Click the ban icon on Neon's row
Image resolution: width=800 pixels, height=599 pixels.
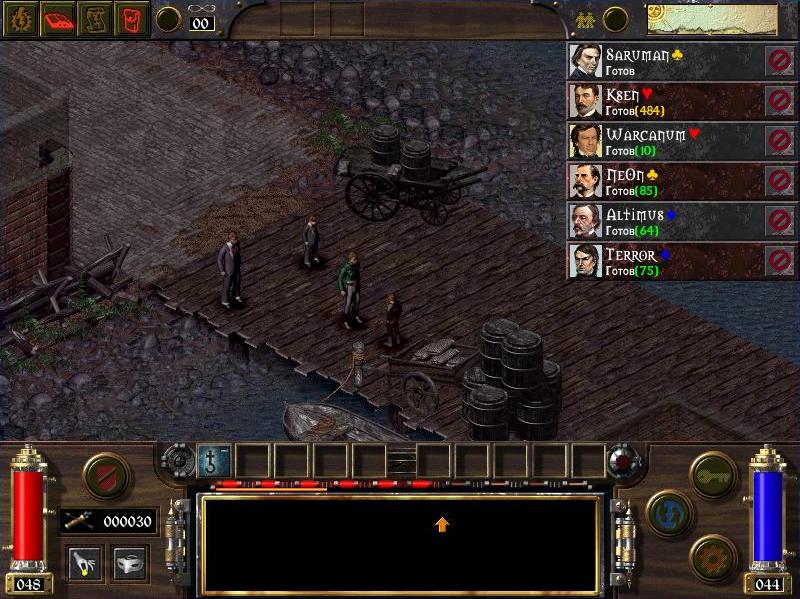coord(780,181)
